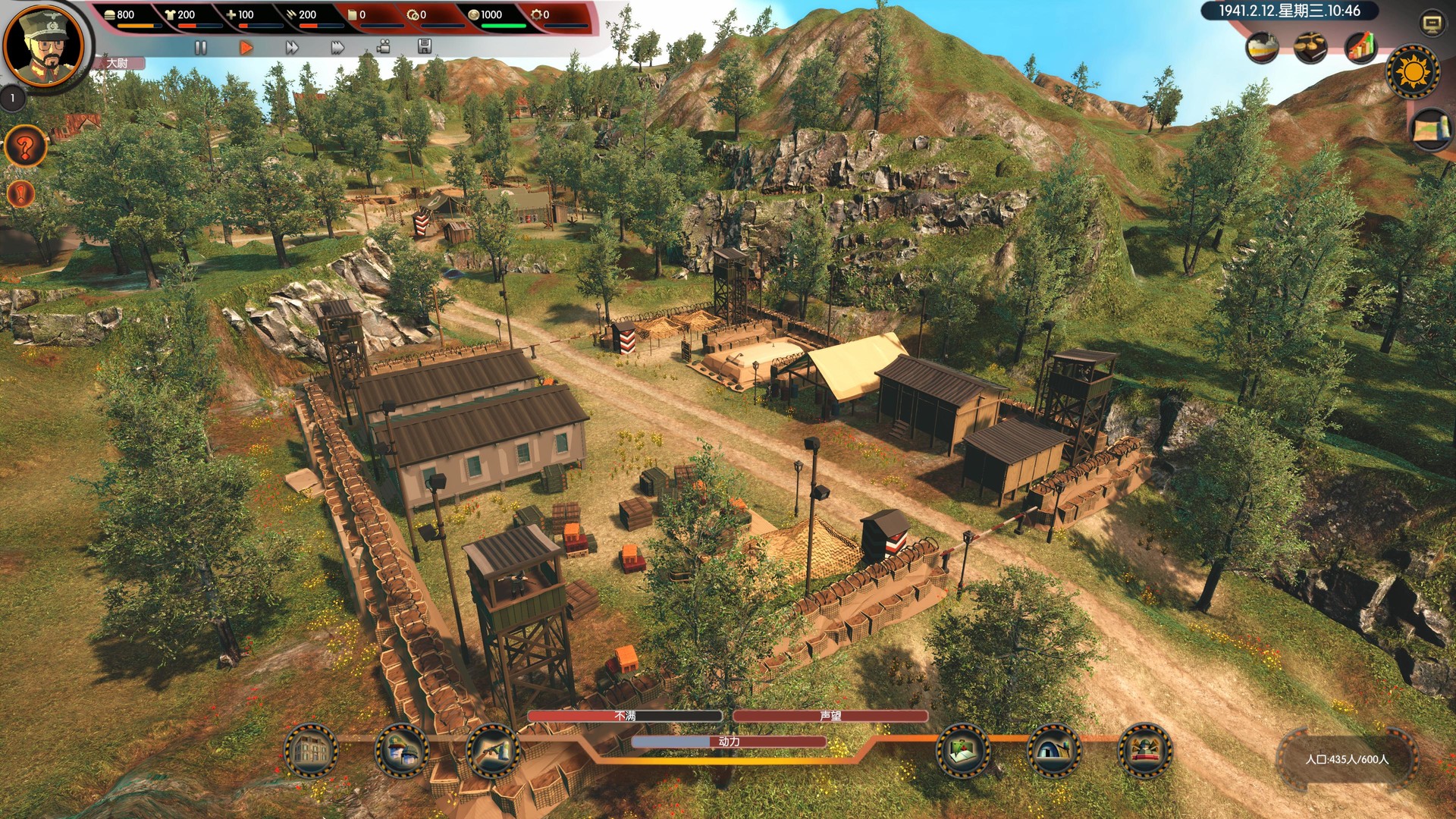
Task: Open the folded world map
Action: pyautogui.click(x=1431, y=129)
